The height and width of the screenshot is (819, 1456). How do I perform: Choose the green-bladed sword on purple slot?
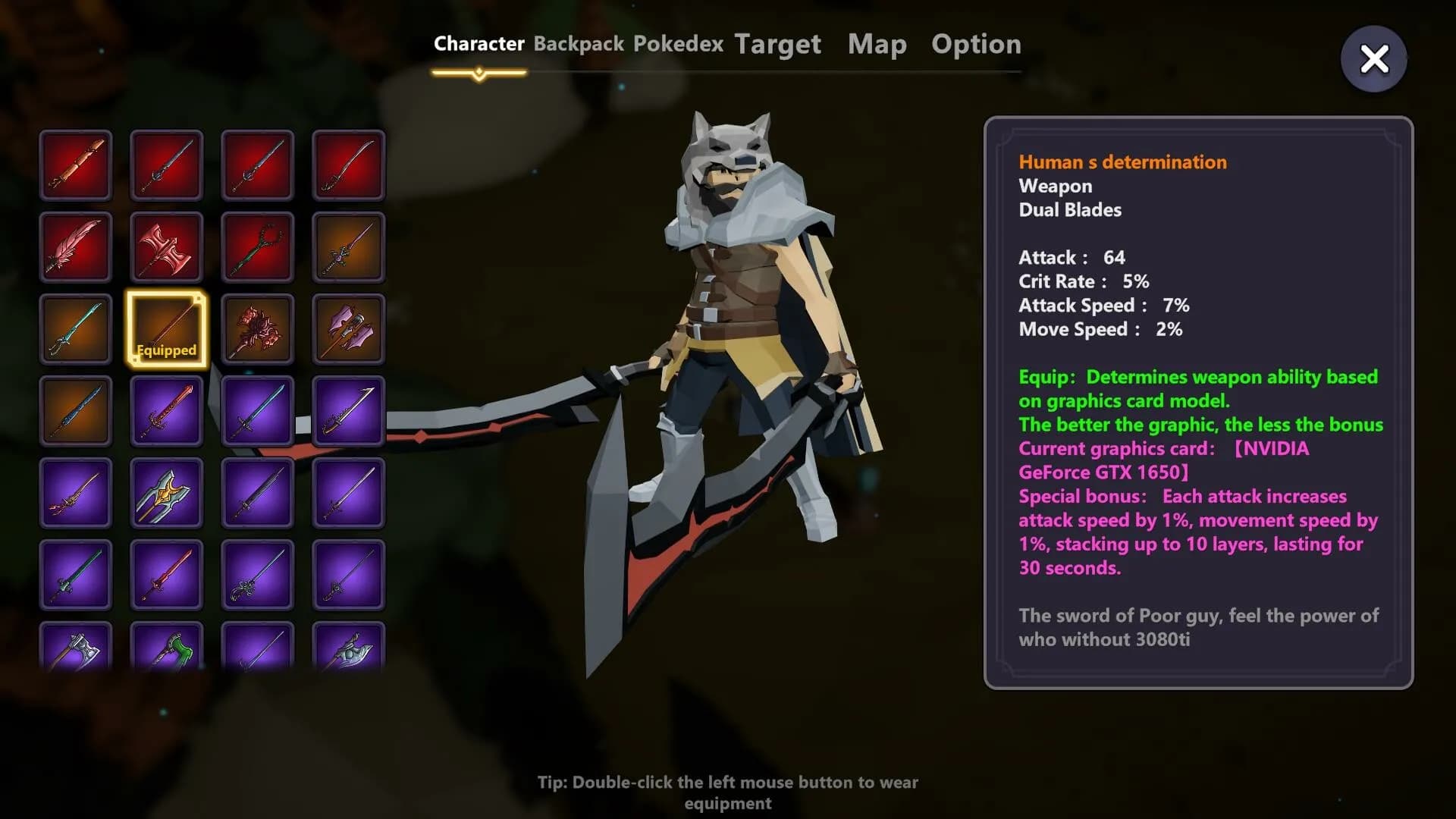(76, 575)
